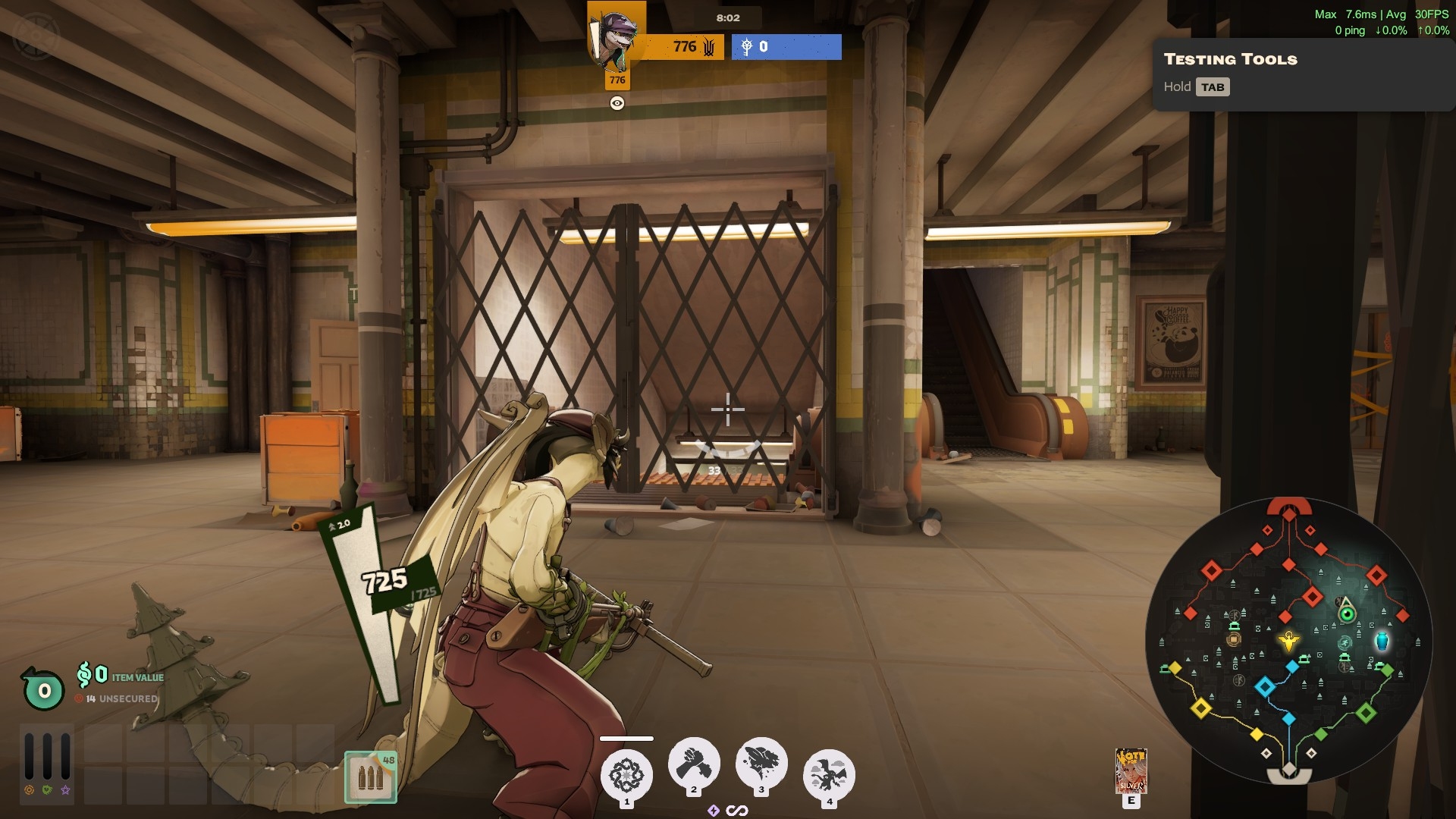Select the orange weapon stat icon
The width and height of the screenshot is (1456, 819).
pyautogui.click(x=29, y=790)
